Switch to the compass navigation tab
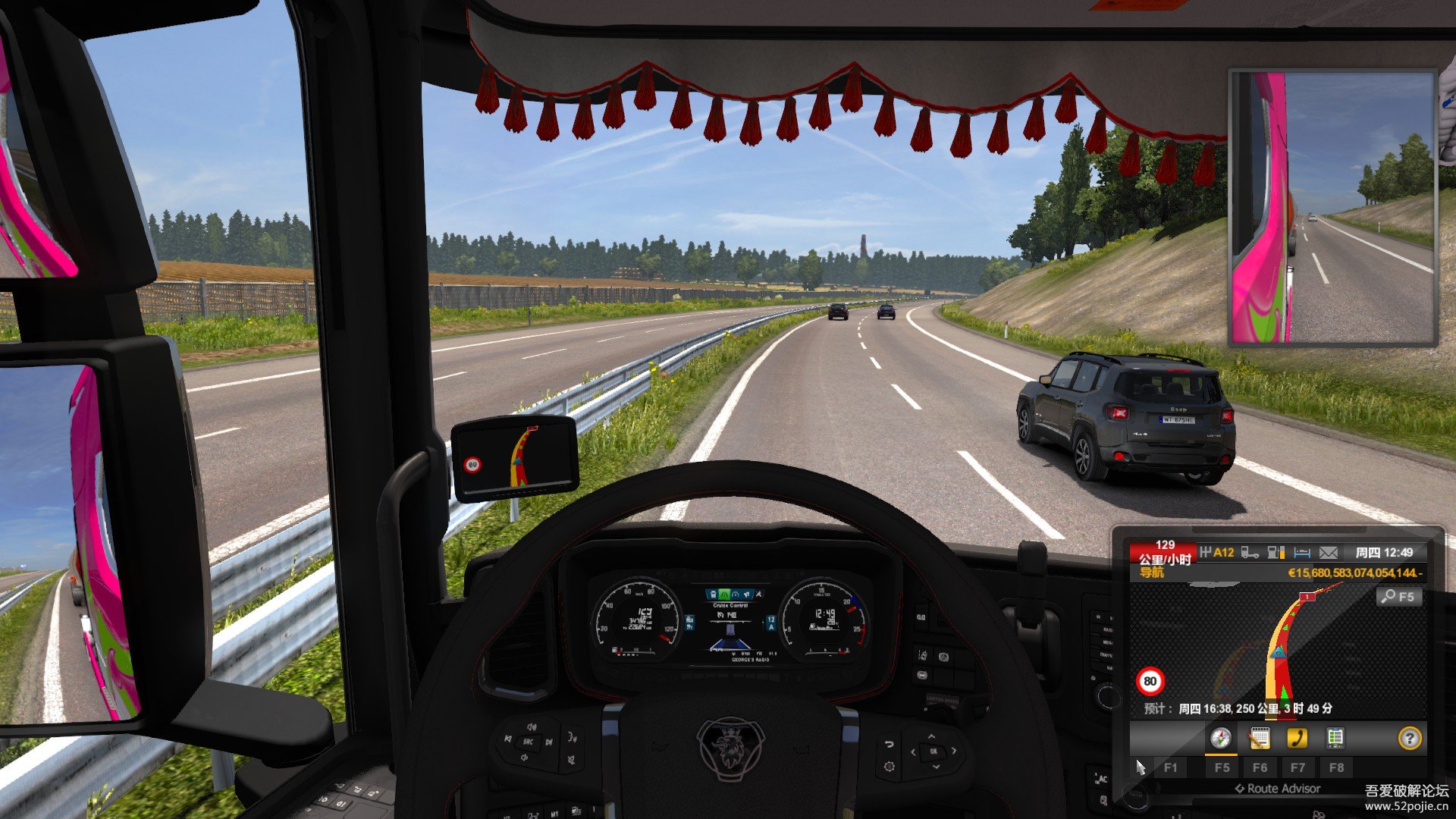Image resolution: width=1456 pixels, height=819 pixels. click(1220, 738)
